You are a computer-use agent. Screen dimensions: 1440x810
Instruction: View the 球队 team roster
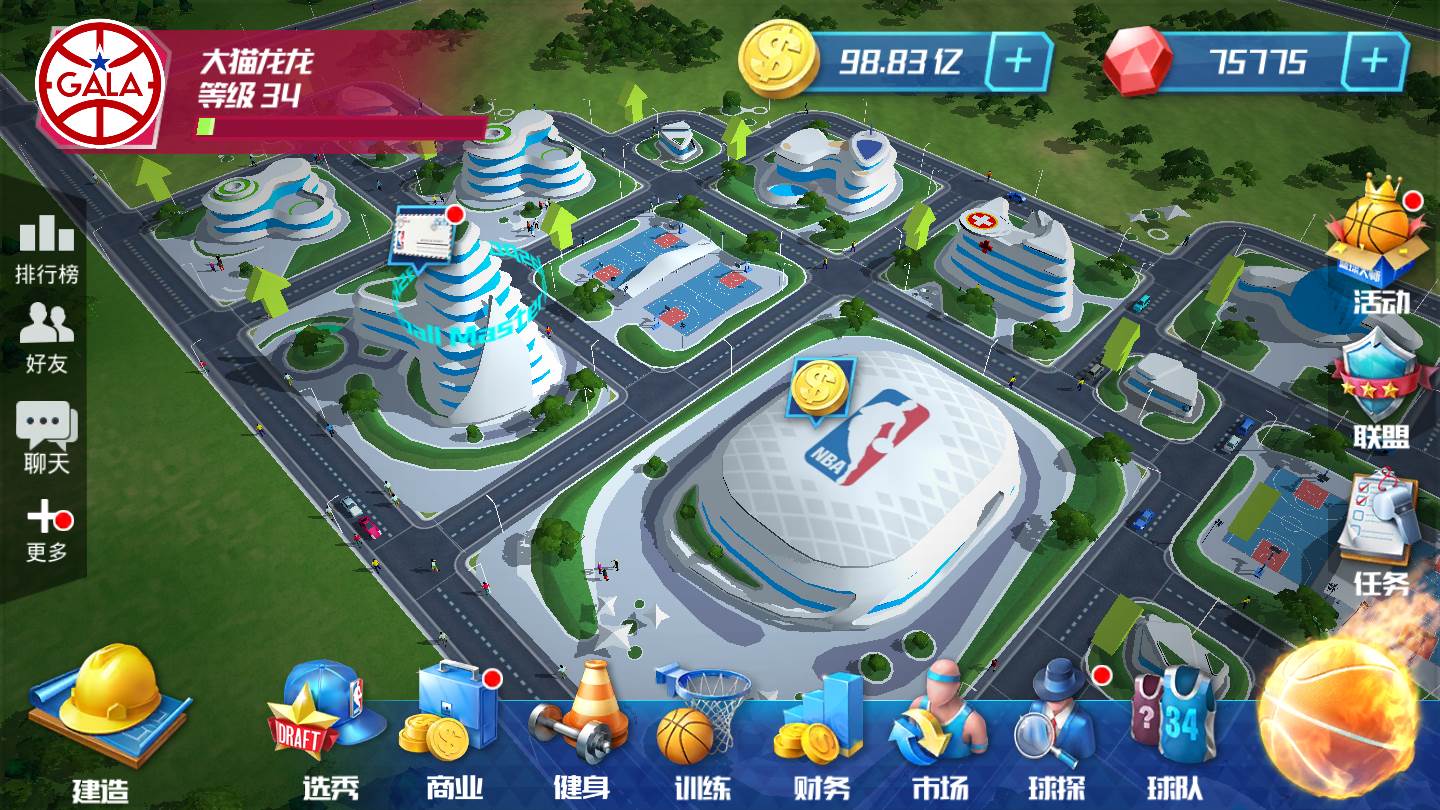click(x=1174, y=730)
